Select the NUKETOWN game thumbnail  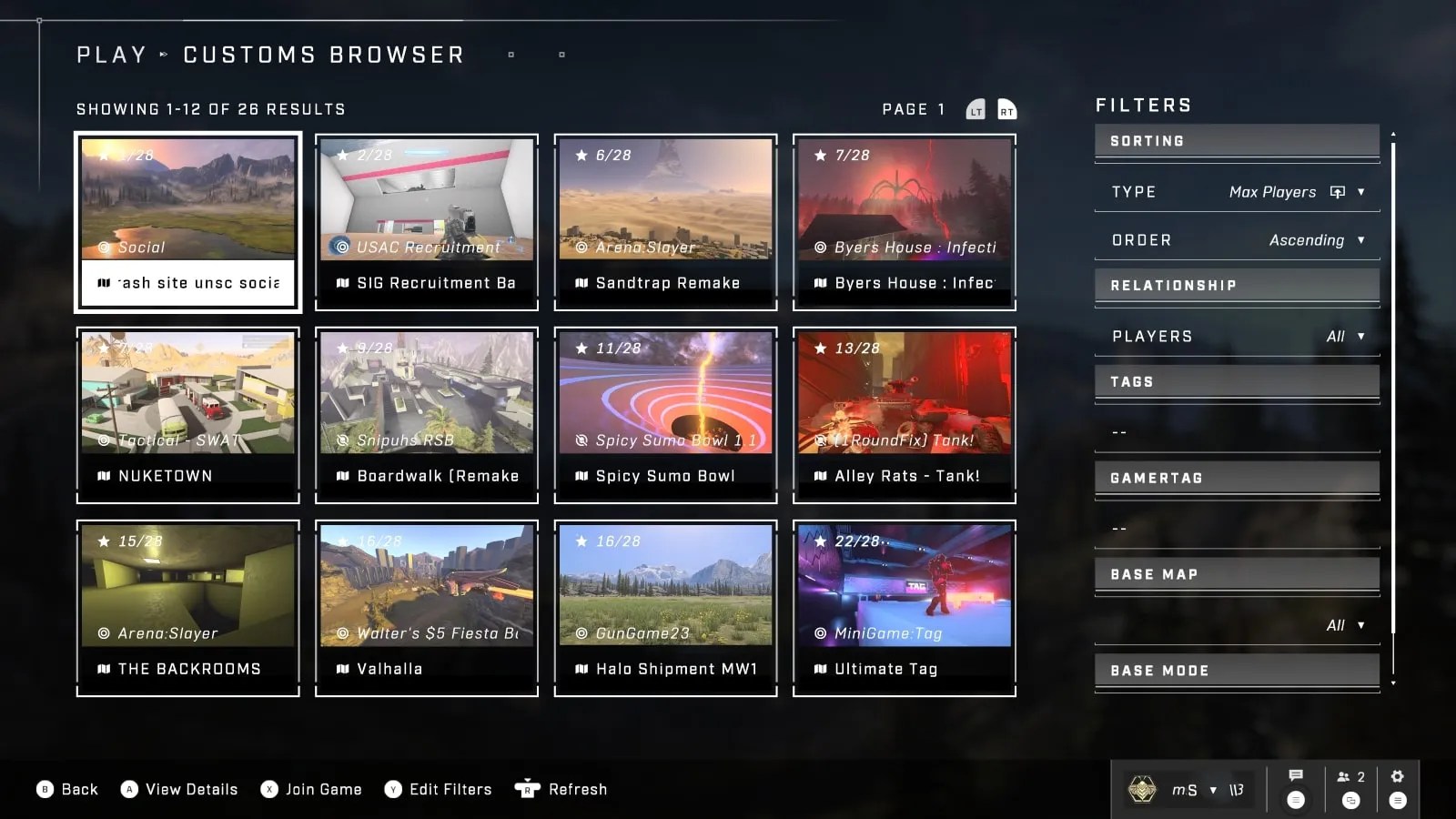click(x=187, y=414)
